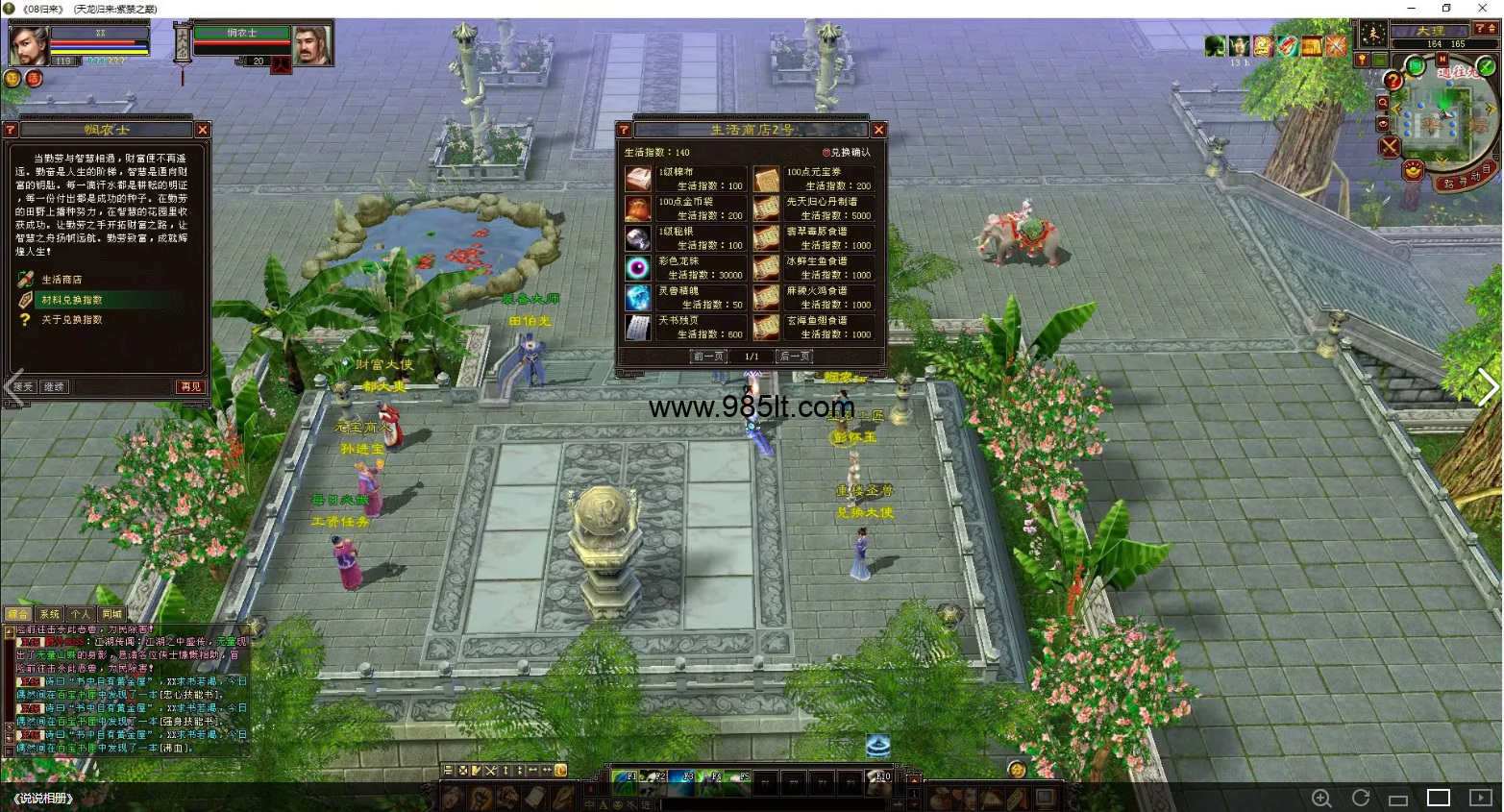Screen dimensions: 1504x812
Task: Close the NPC dialogue window
Action: point(202,130)
